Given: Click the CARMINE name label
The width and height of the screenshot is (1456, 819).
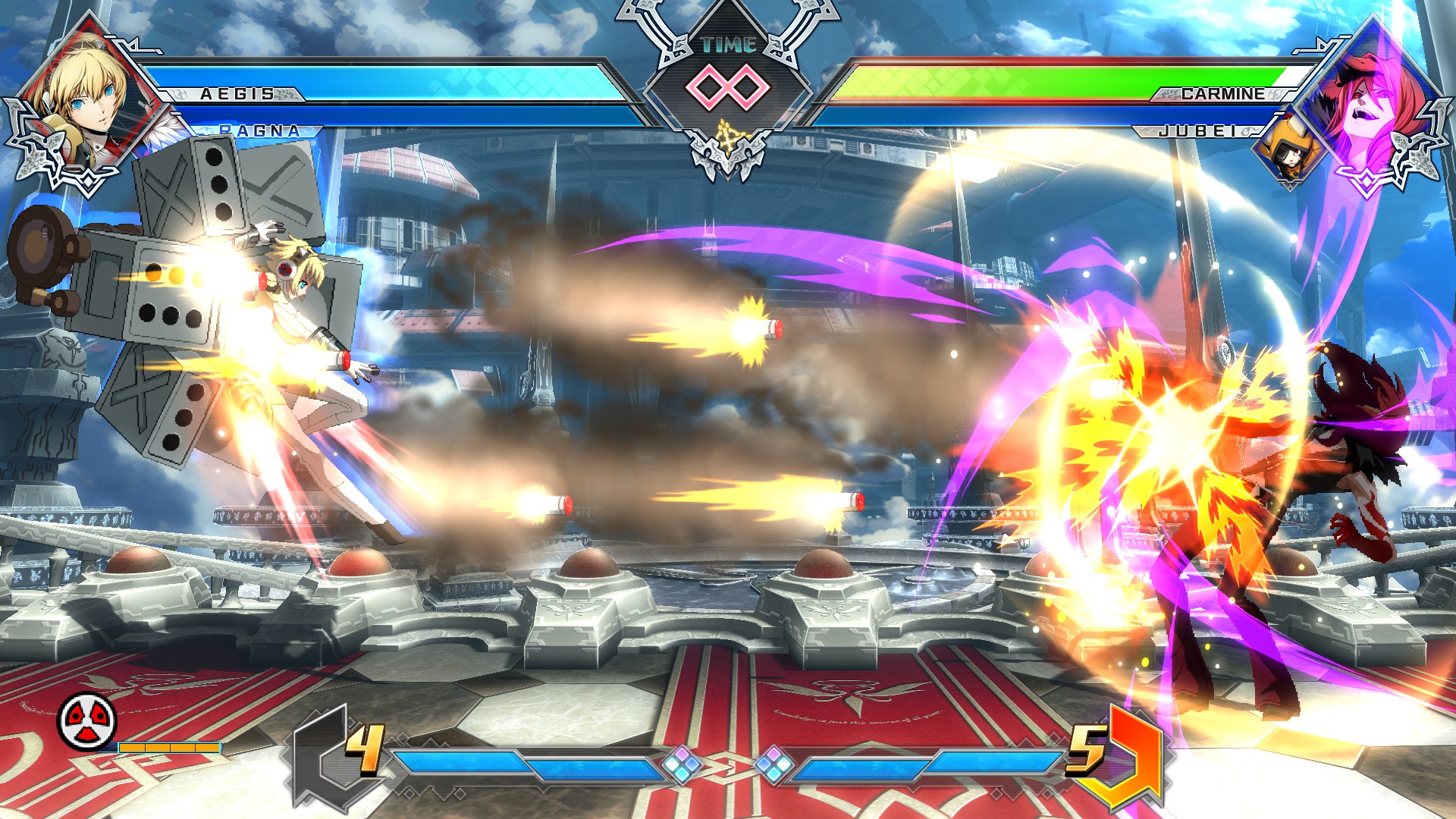Looking at the screenshot, I should [x=1221, y=96].
